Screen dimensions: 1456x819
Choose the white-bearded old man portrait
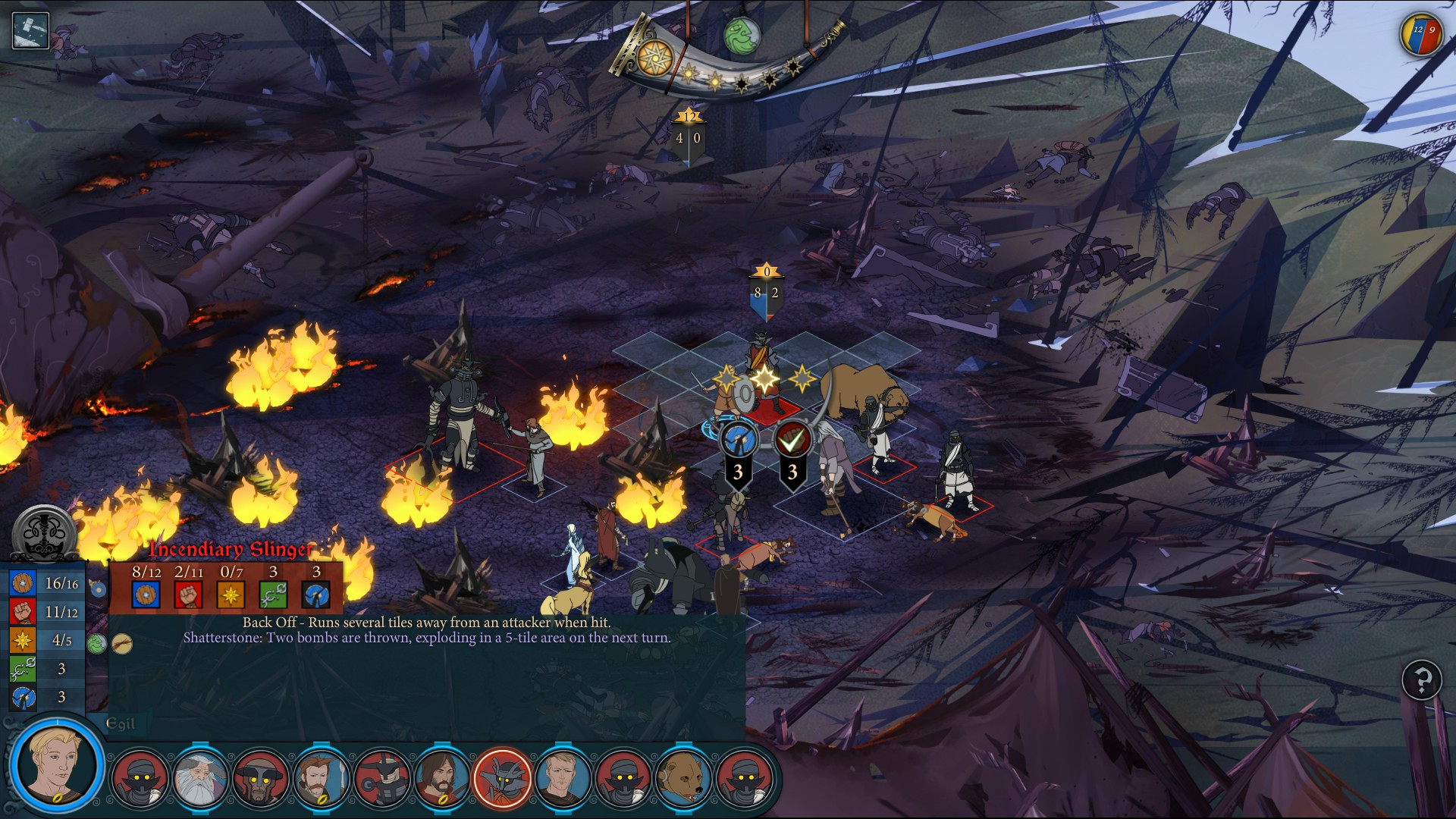pyautogui.click(x=200, y=779)
